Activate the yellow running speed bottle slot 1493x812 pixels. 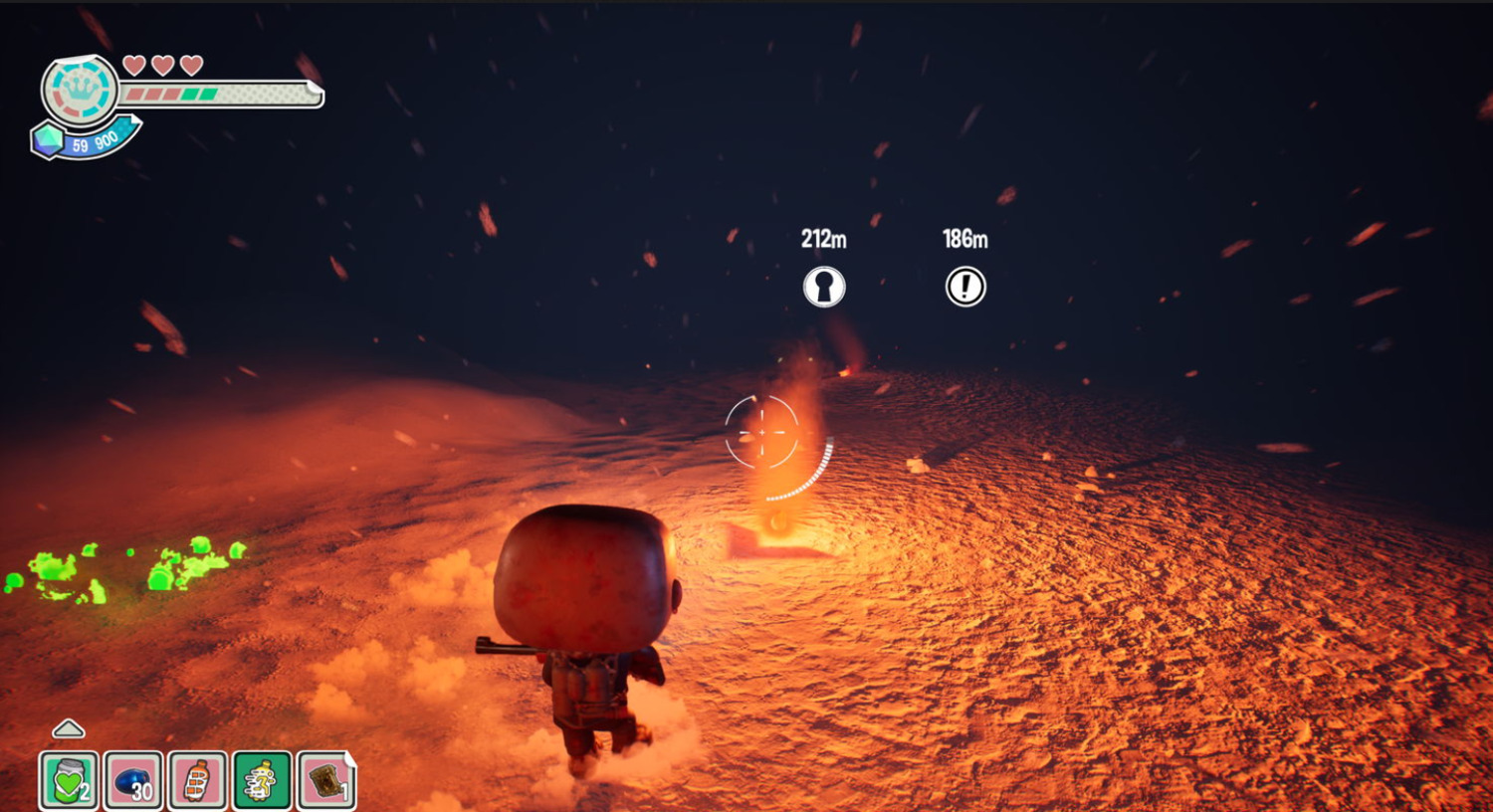(x=262, y=780)
